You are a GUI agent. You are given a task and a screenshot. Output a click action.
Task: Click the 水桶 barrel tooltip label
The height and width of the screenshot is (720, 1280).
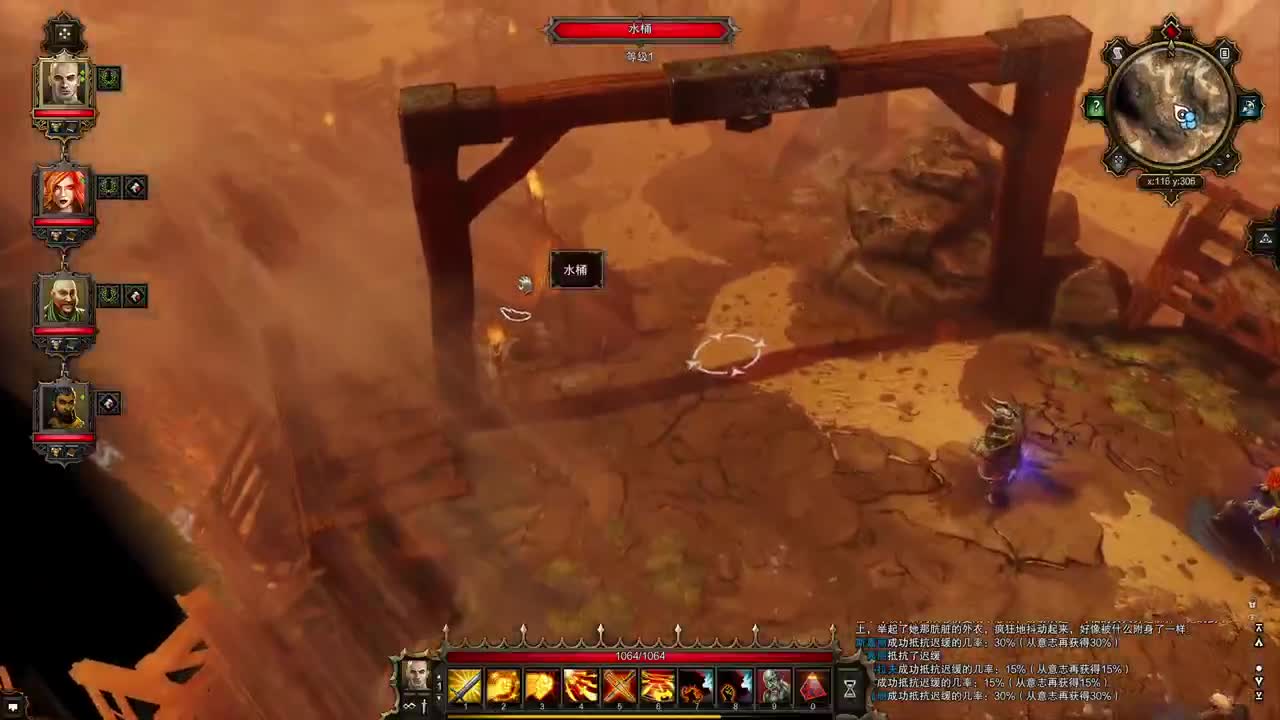[x=576, y=270]
